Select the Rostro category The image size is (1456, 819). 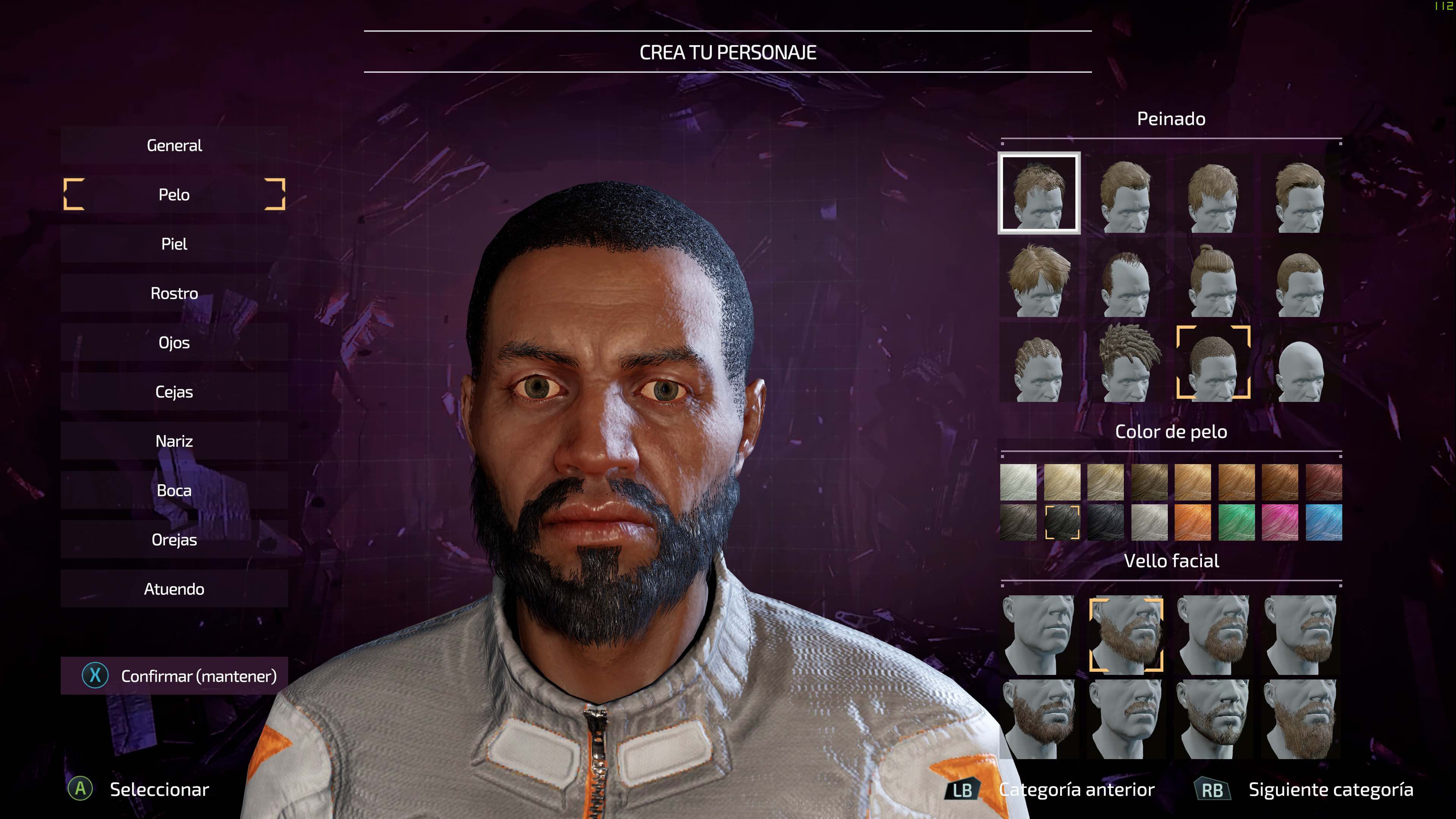(174, 293)
